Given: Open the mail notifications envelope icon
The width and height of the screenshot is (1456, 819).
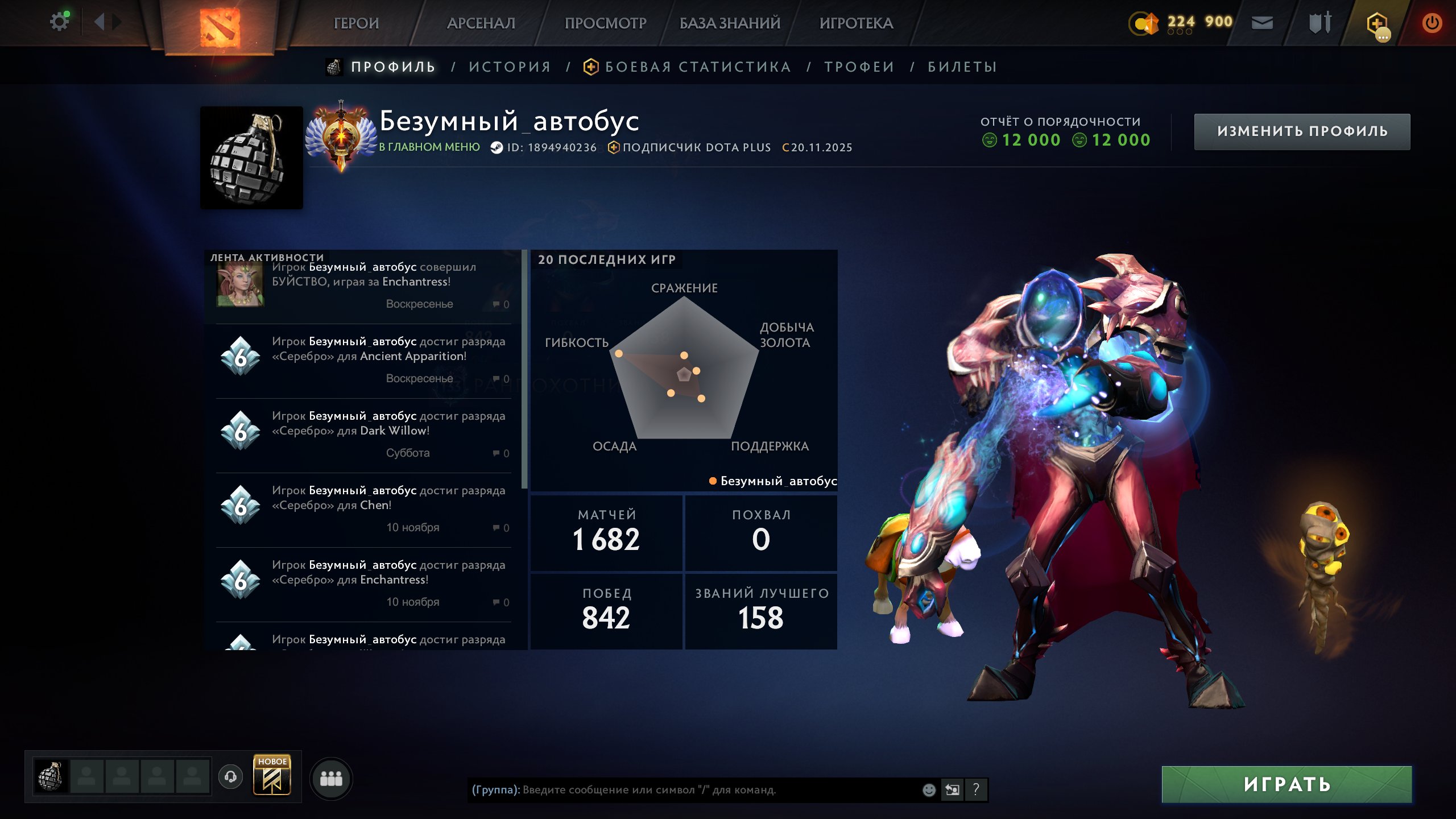Looking at the screenshot, I should (1262, 23).
